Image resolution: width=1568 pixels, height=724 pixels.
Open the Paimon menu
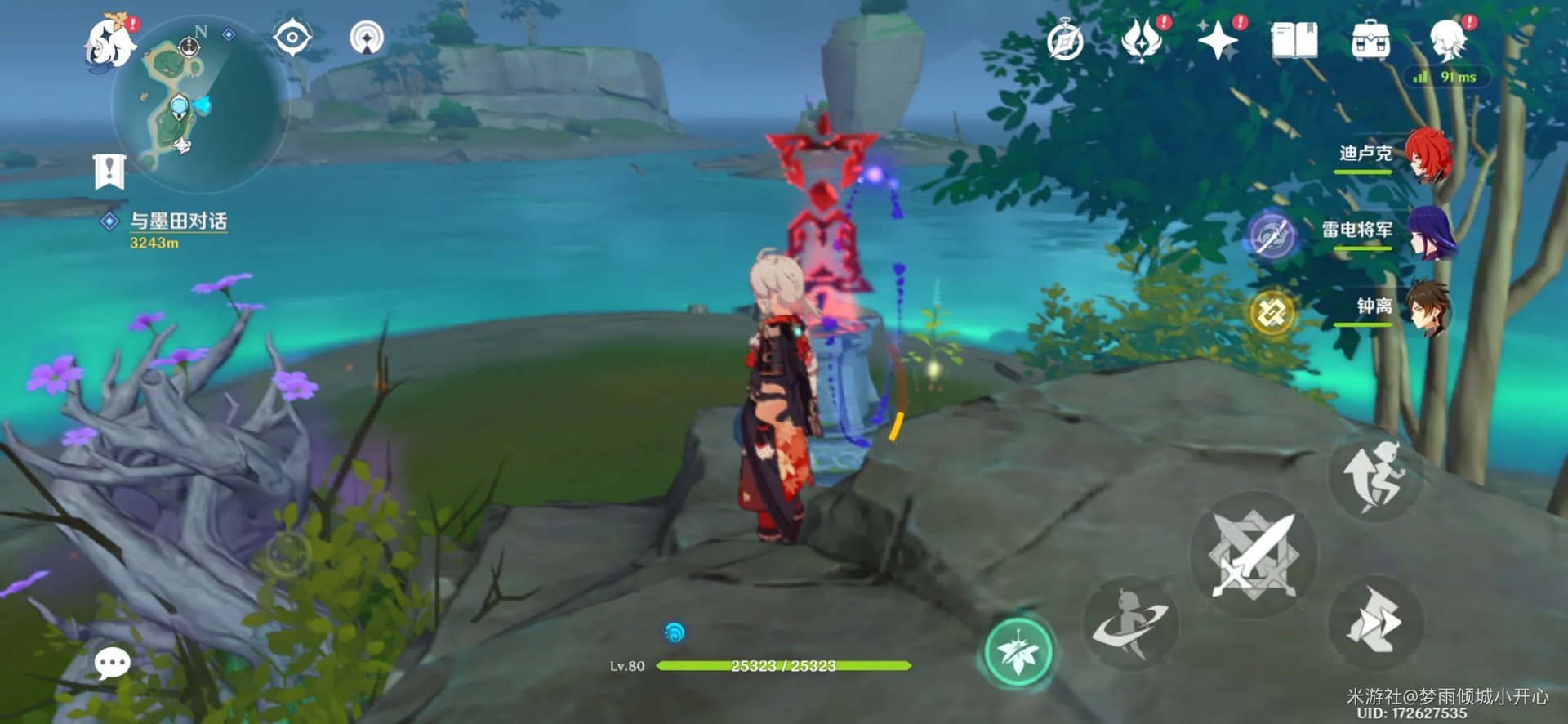110,42
